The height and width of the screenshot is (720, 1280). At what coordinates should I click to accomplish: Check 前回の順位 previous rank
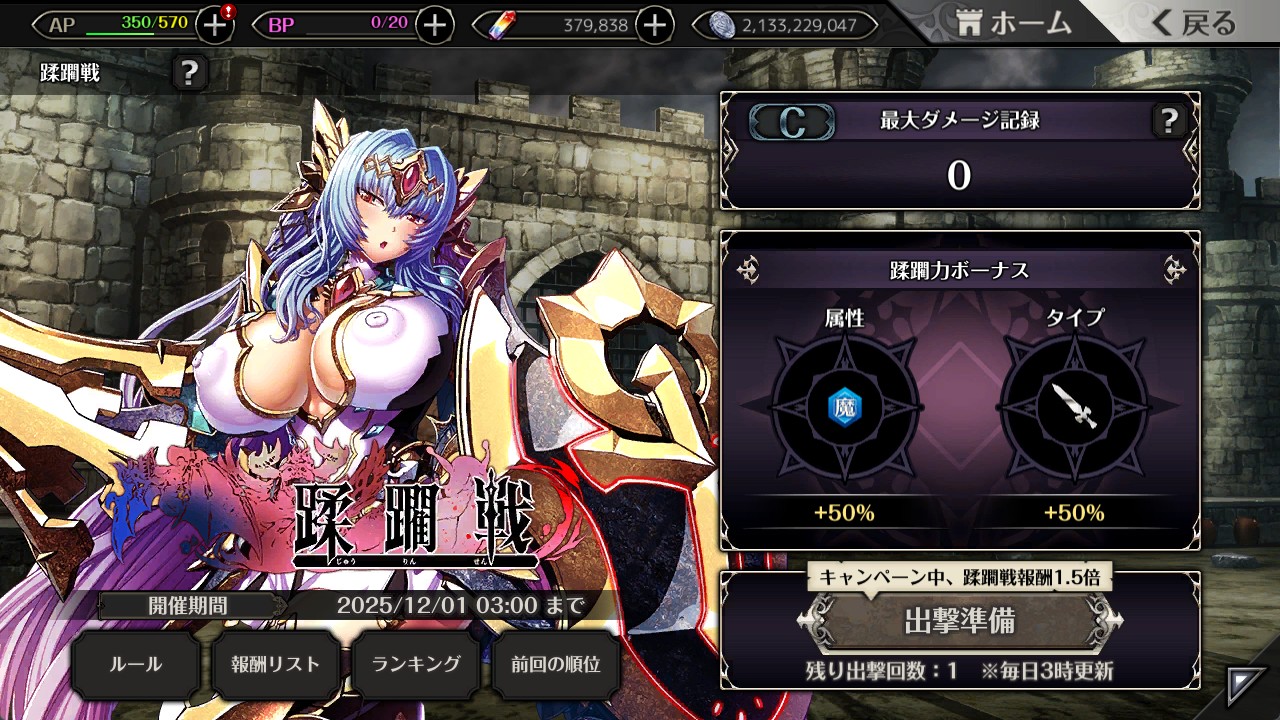click(556, 664)
